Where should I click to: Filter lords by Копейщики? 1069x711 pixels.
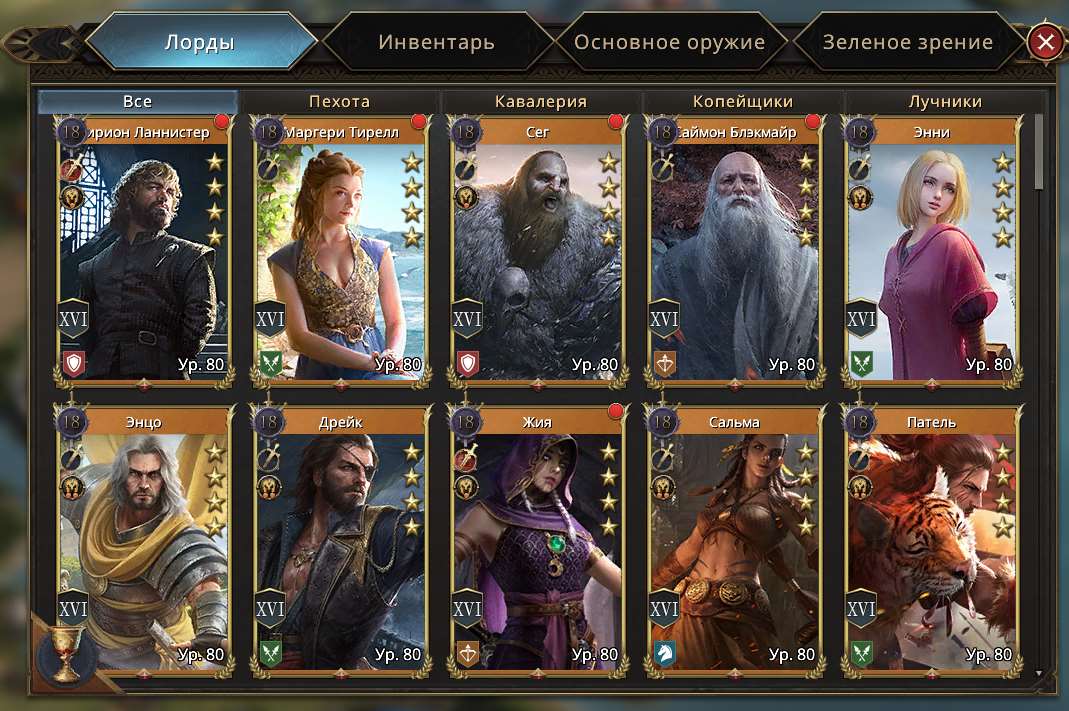(742, 101)
